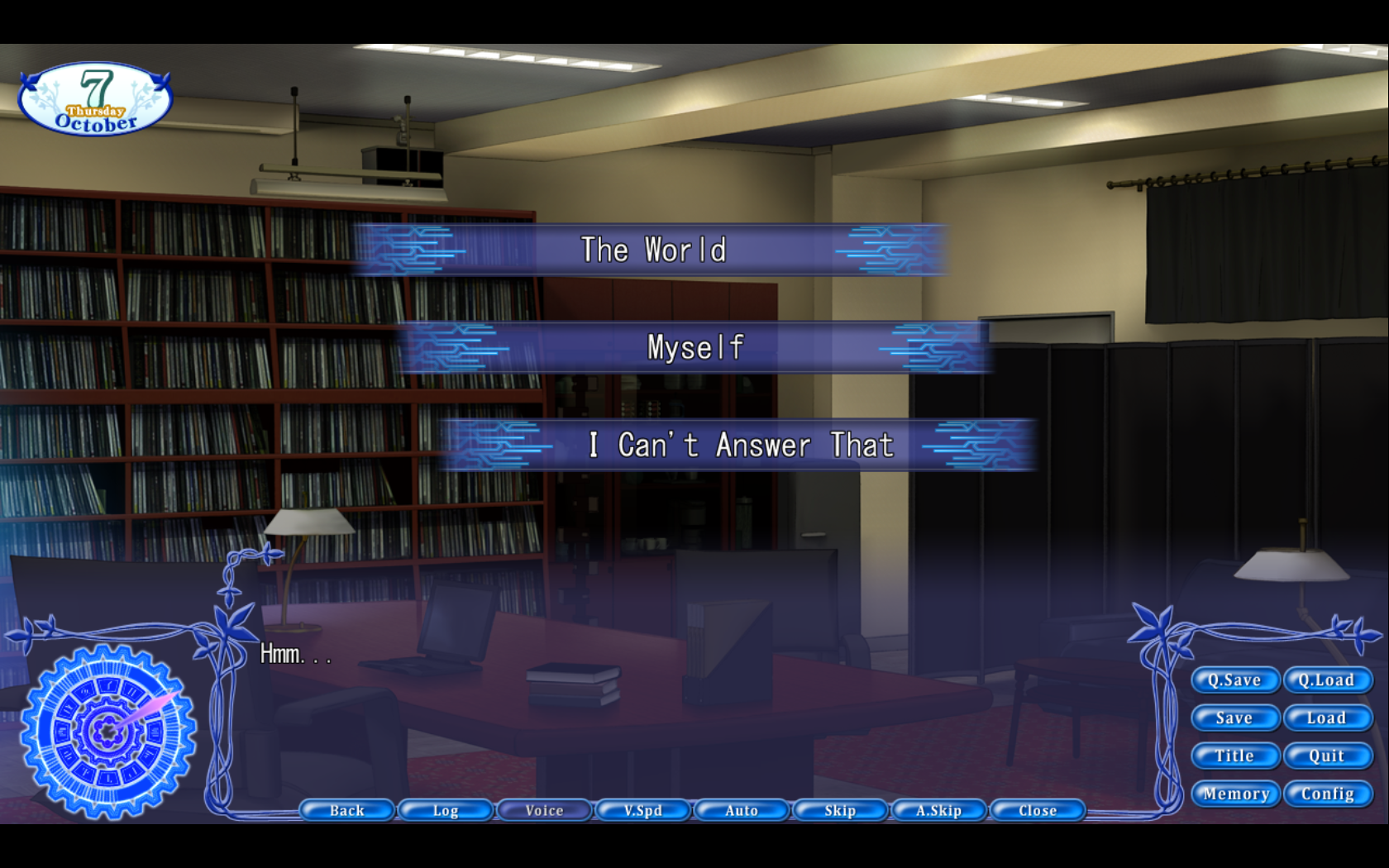Pick "I Can't Answer That" option
Image resolution: width=1389 pixels, height=868 pixels.
tap(740, 446)
